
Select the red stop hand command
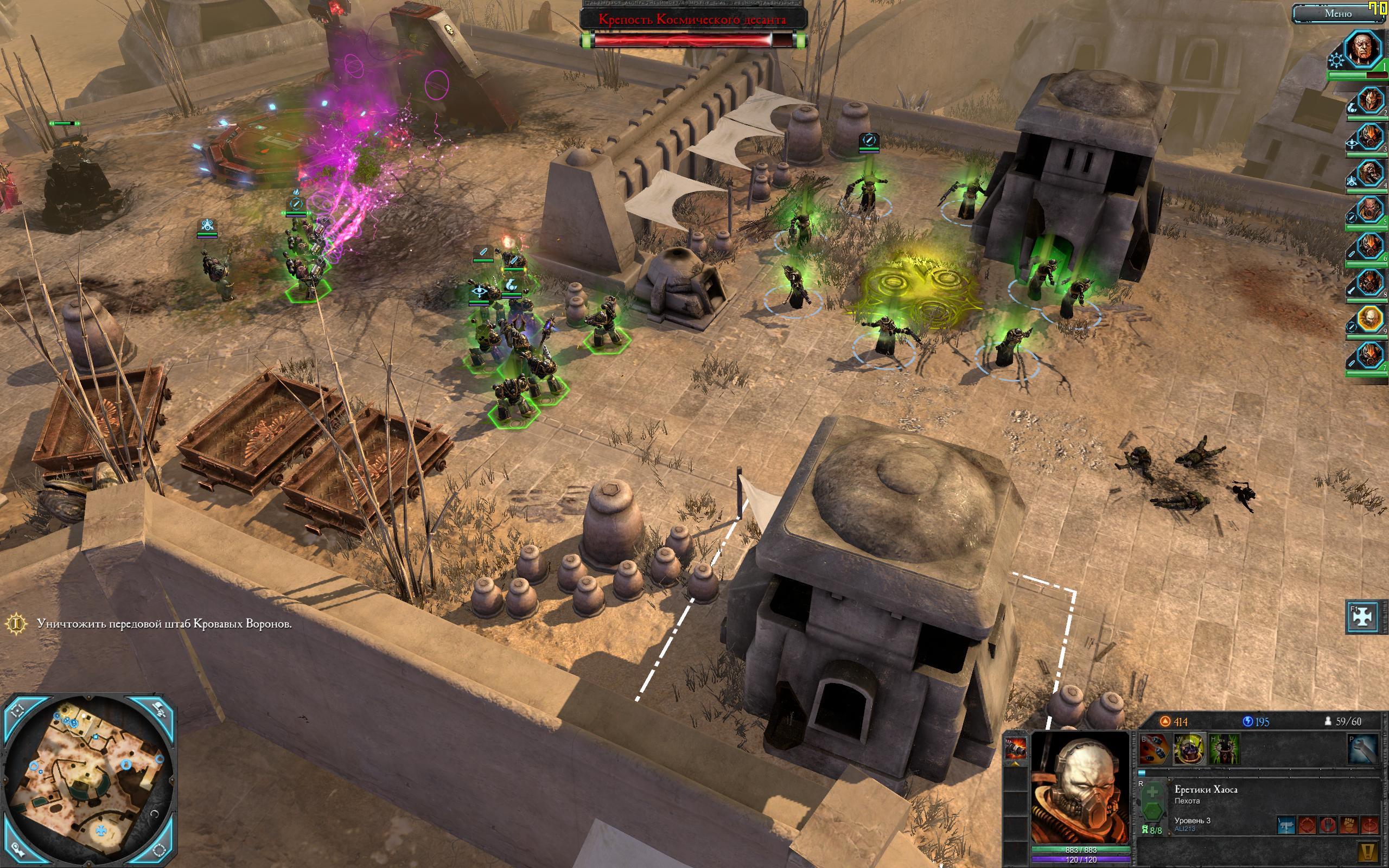1328,826
